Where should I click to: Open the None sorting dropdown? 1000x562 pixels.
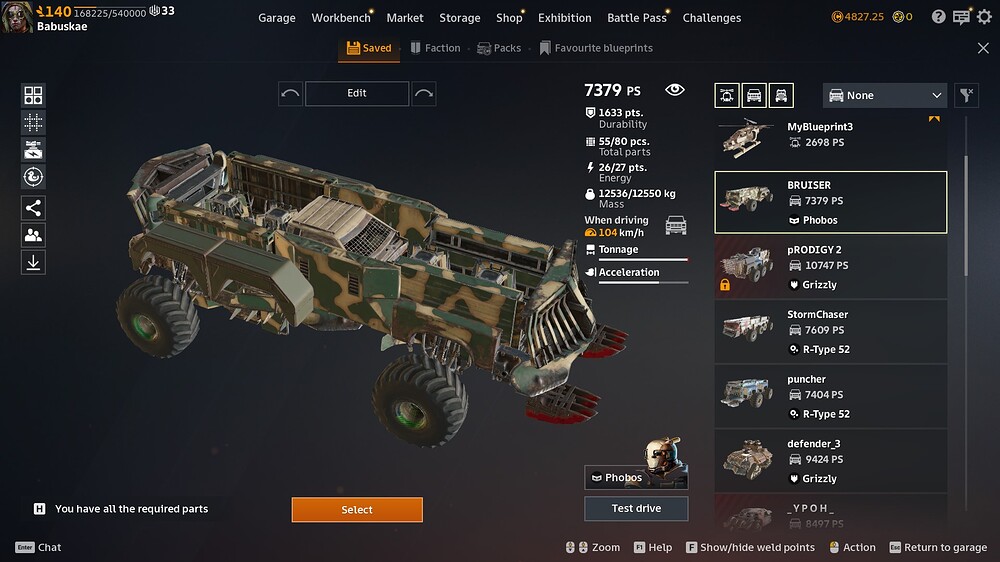click(x=885, y=95)
